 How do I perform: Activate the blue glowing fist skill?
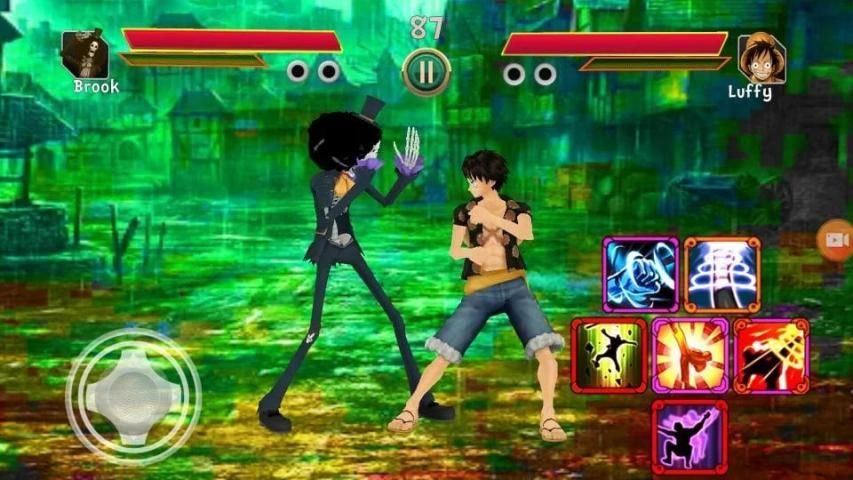coord(640,275)
